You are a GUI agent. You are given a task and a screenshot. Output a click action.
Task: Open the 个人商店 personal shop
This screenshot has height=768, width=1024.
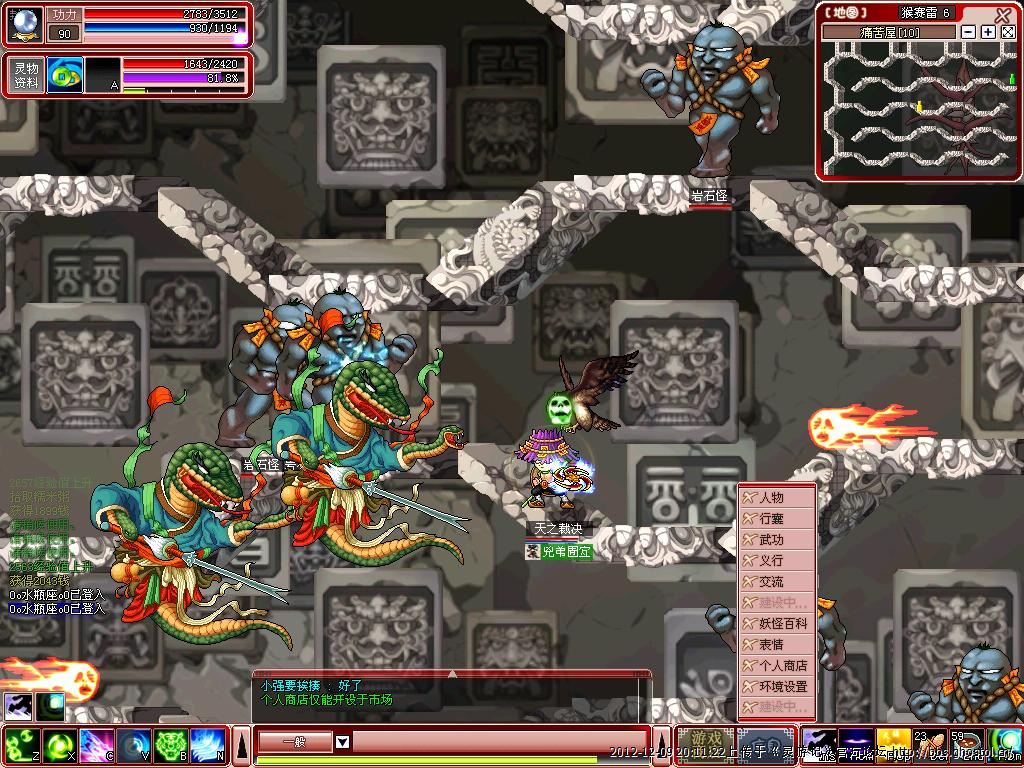coord(777,666)
